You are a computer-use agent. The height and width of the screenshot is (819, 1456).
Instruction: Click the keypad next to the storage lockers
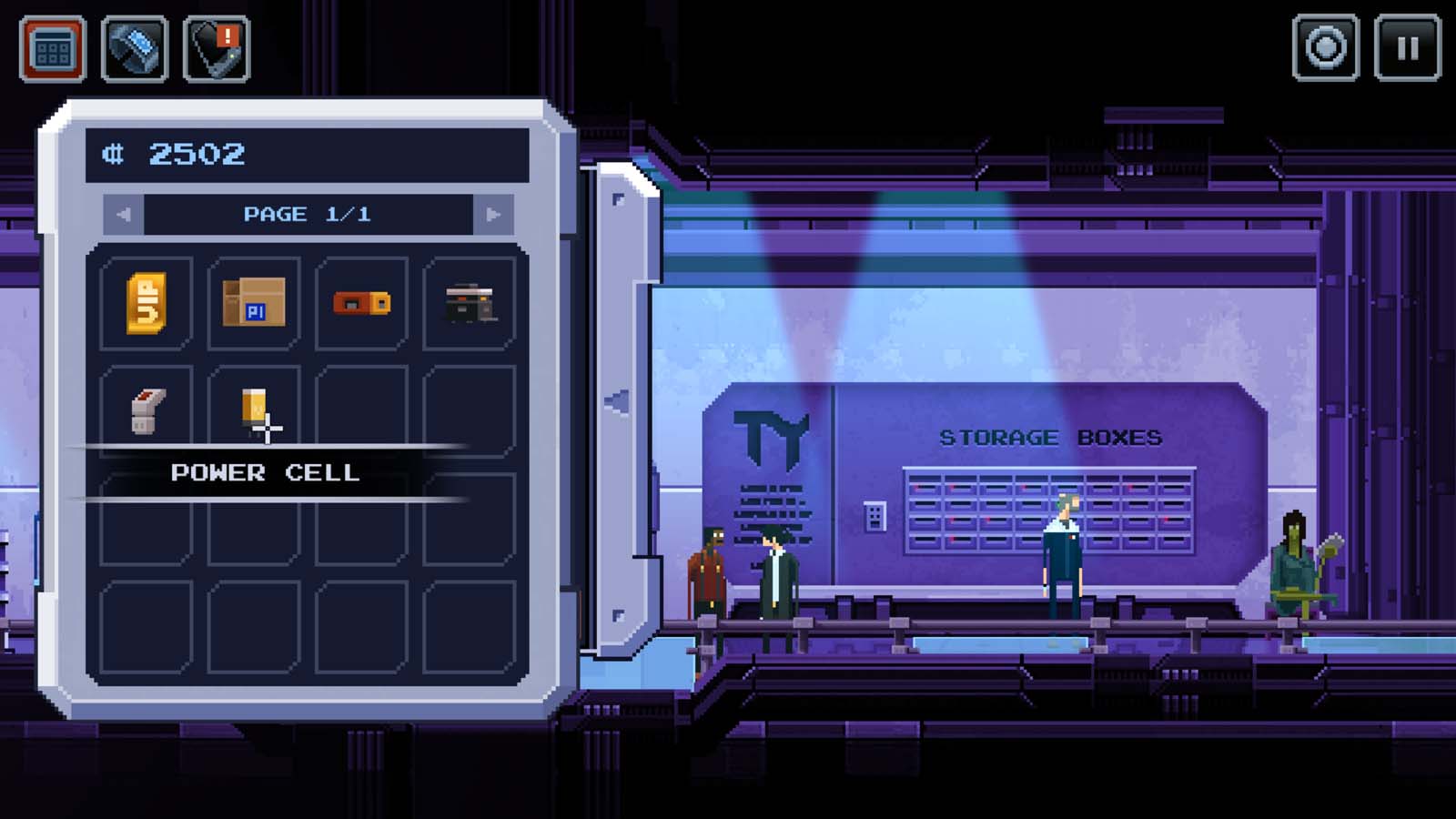pyautogui.click(x=873, y=514)
